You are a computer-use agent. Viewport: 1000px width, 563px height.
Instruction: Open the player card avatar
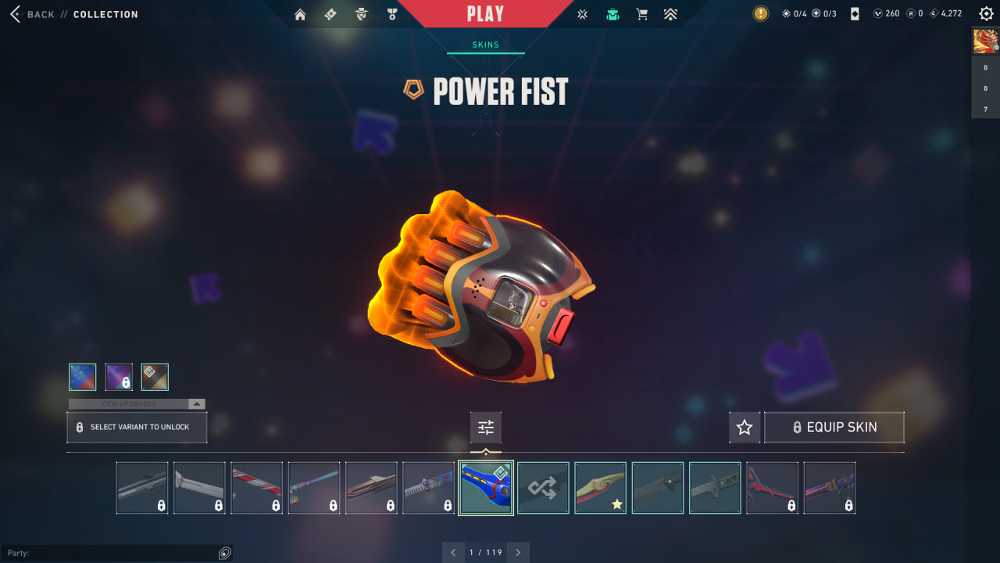(x=984, y=41)
